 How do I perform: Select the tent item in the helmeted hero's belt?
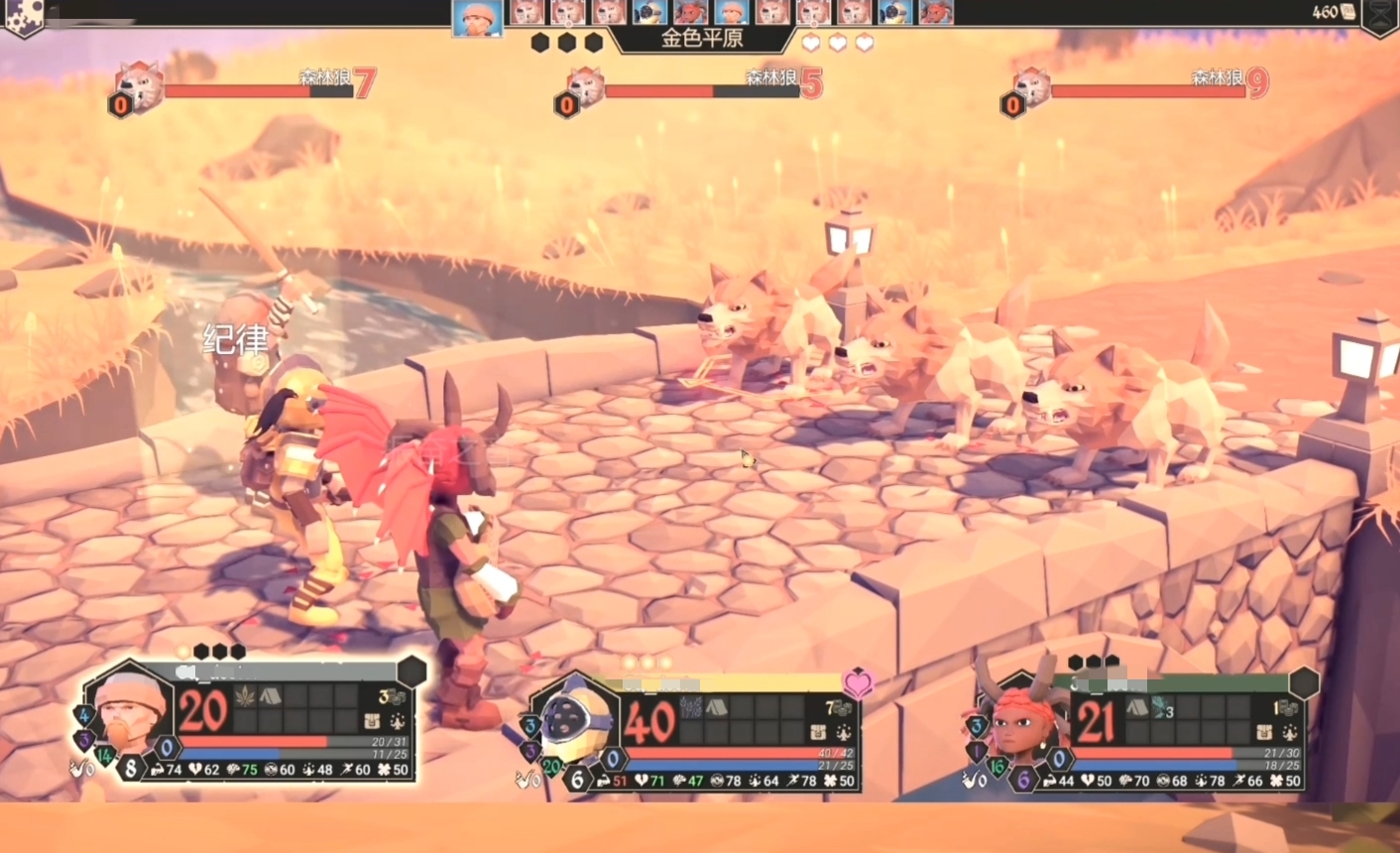(x=717, y=708)
